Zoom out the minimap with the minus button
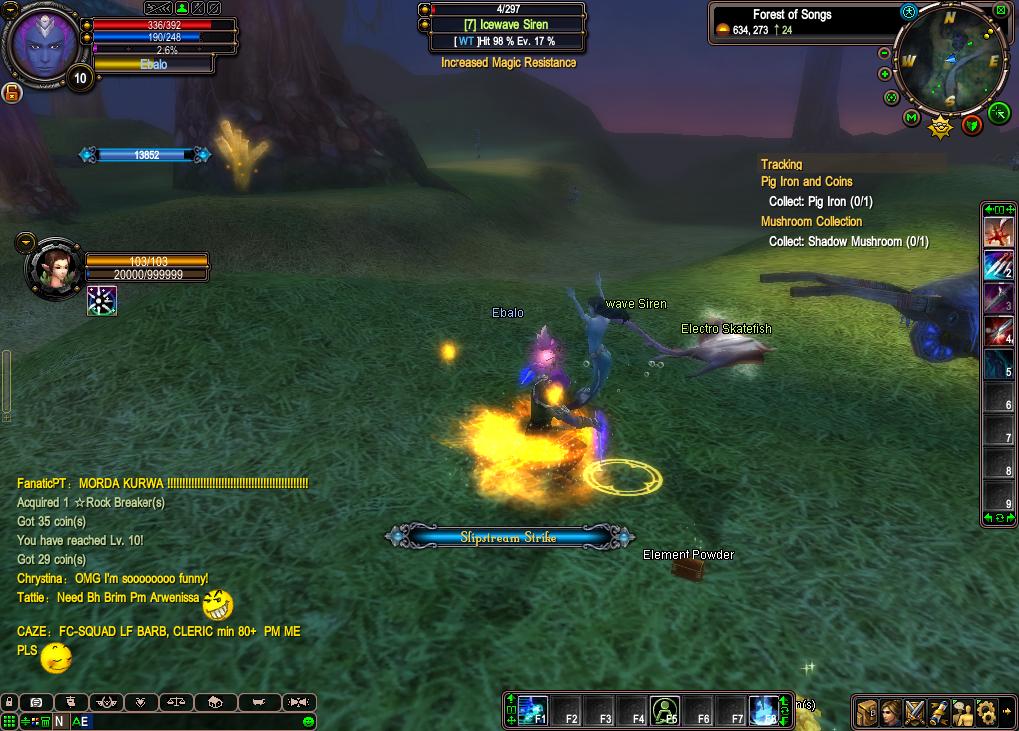This screenshot has width=1019, height=731. tap(884, 53)
